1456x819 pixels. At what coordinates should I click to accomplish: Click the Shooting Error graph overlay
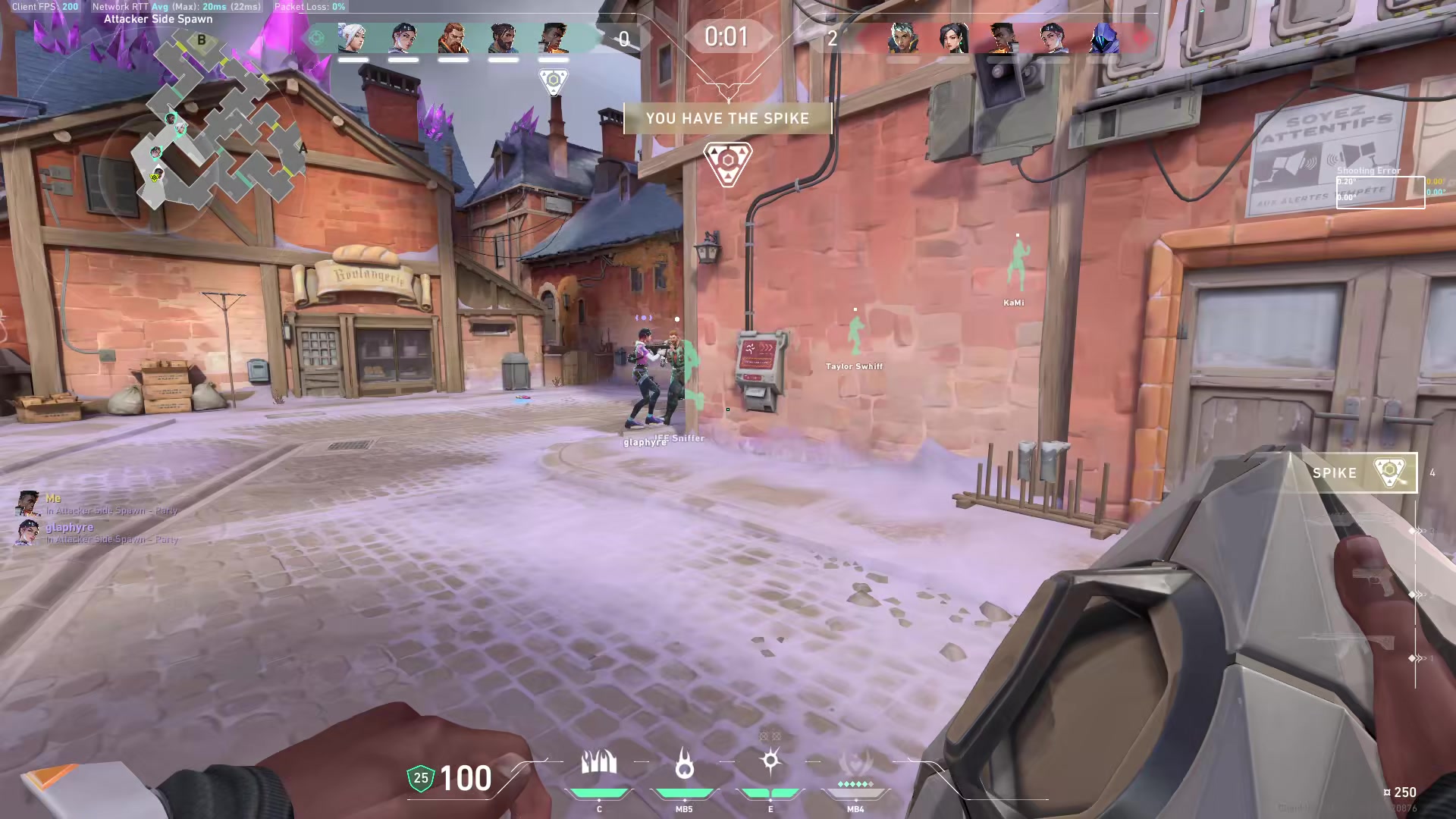(1380, 191)
